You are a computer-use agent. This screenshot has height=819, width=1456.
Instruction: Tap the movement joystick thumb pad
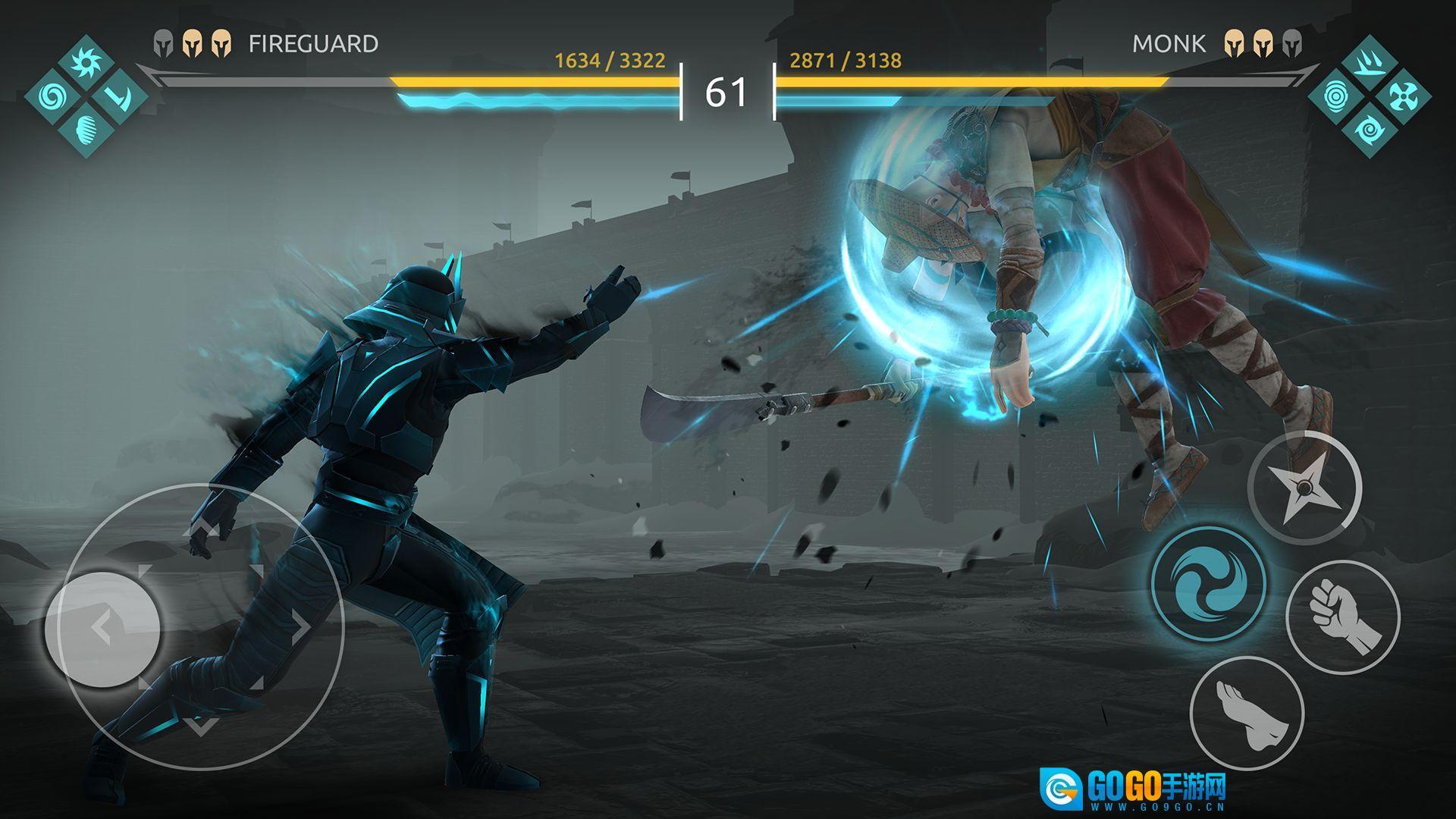click(102, 628)
